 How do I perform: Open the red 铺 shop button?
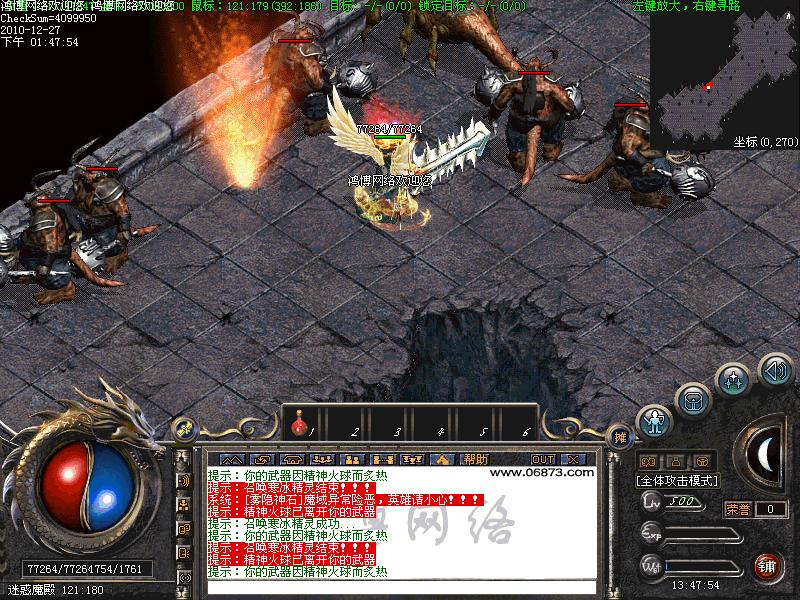click(x=769, y=567)
